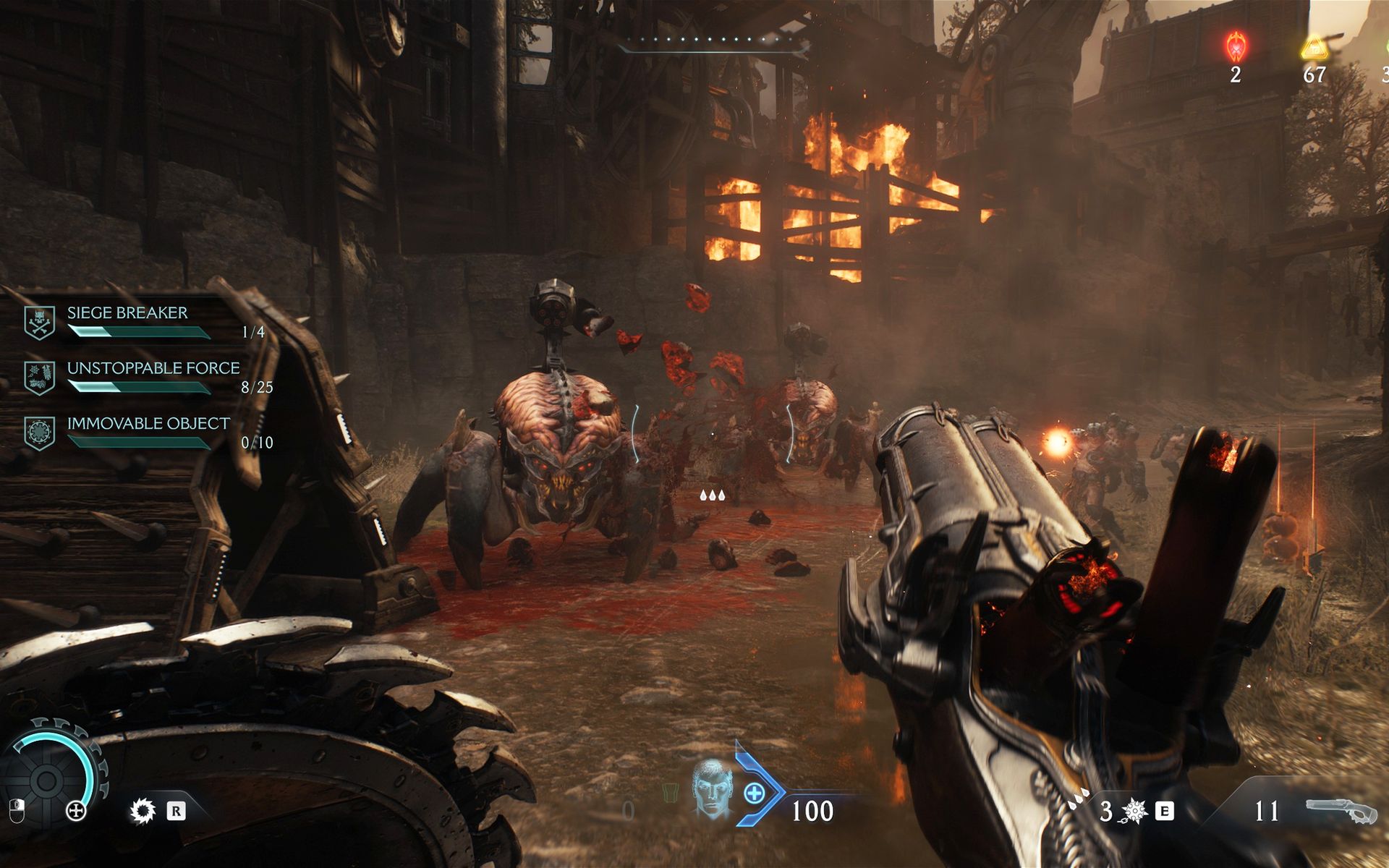
Task: Select the equipped shotgun weapon icon
Action: point(1341,810)
